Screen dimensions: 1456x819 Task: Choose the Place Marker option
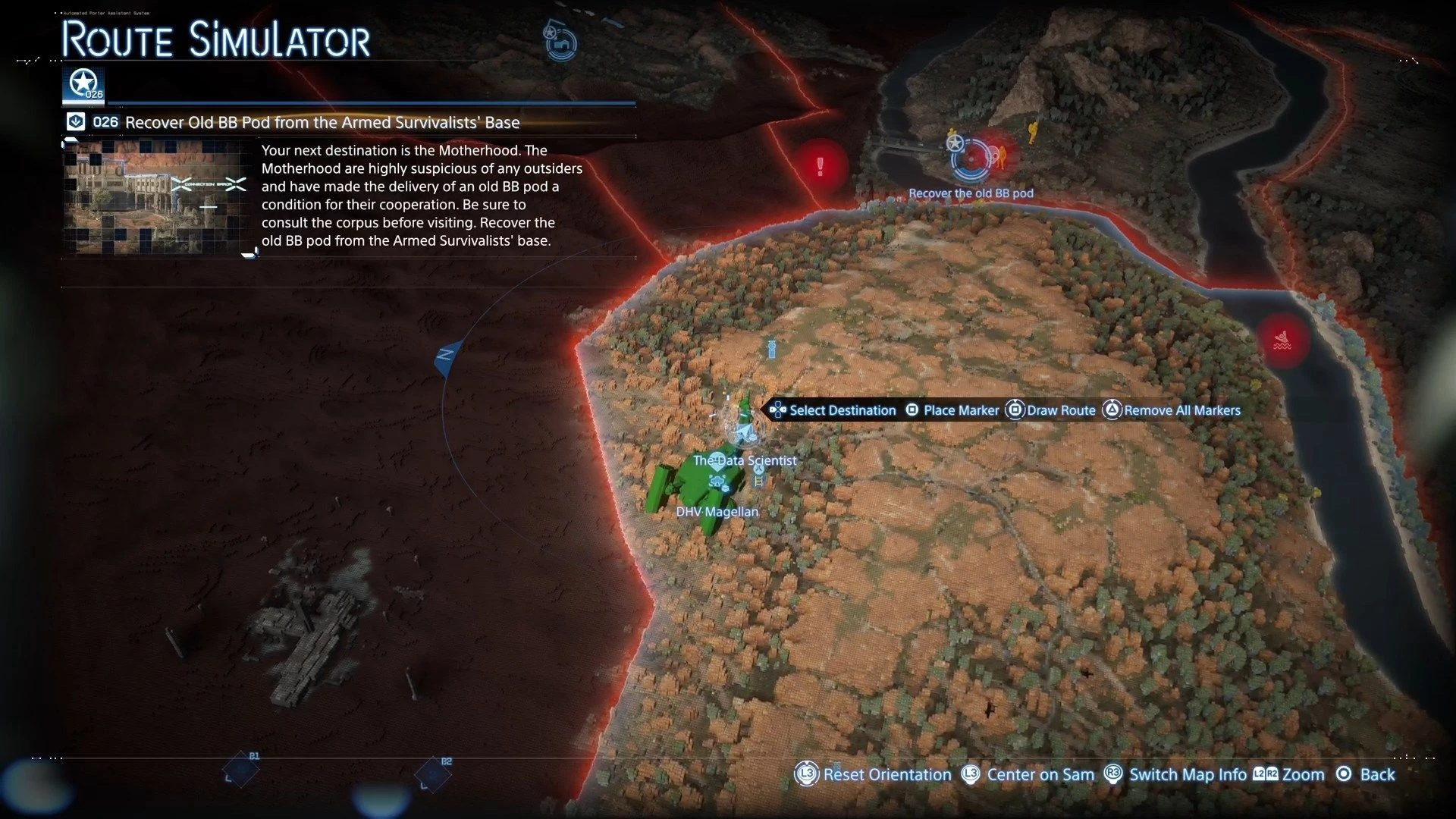[x=952, y=410]
